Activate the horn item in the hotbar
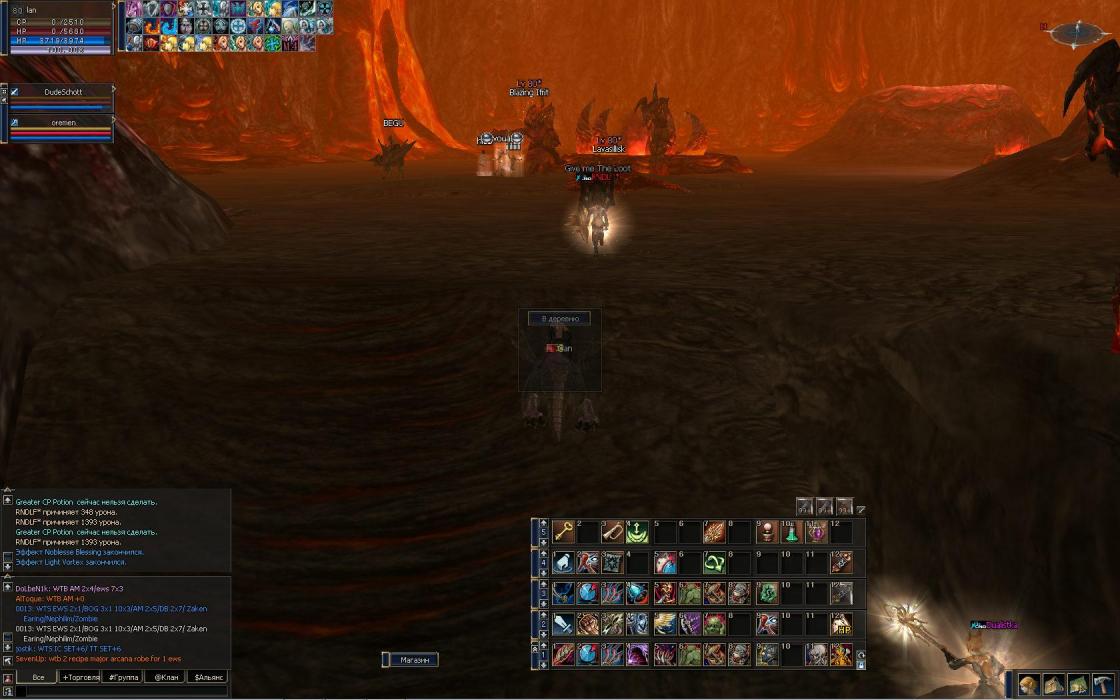Image resolution: width=1120 pixels, height=700 pixels. tap(612, 531)
